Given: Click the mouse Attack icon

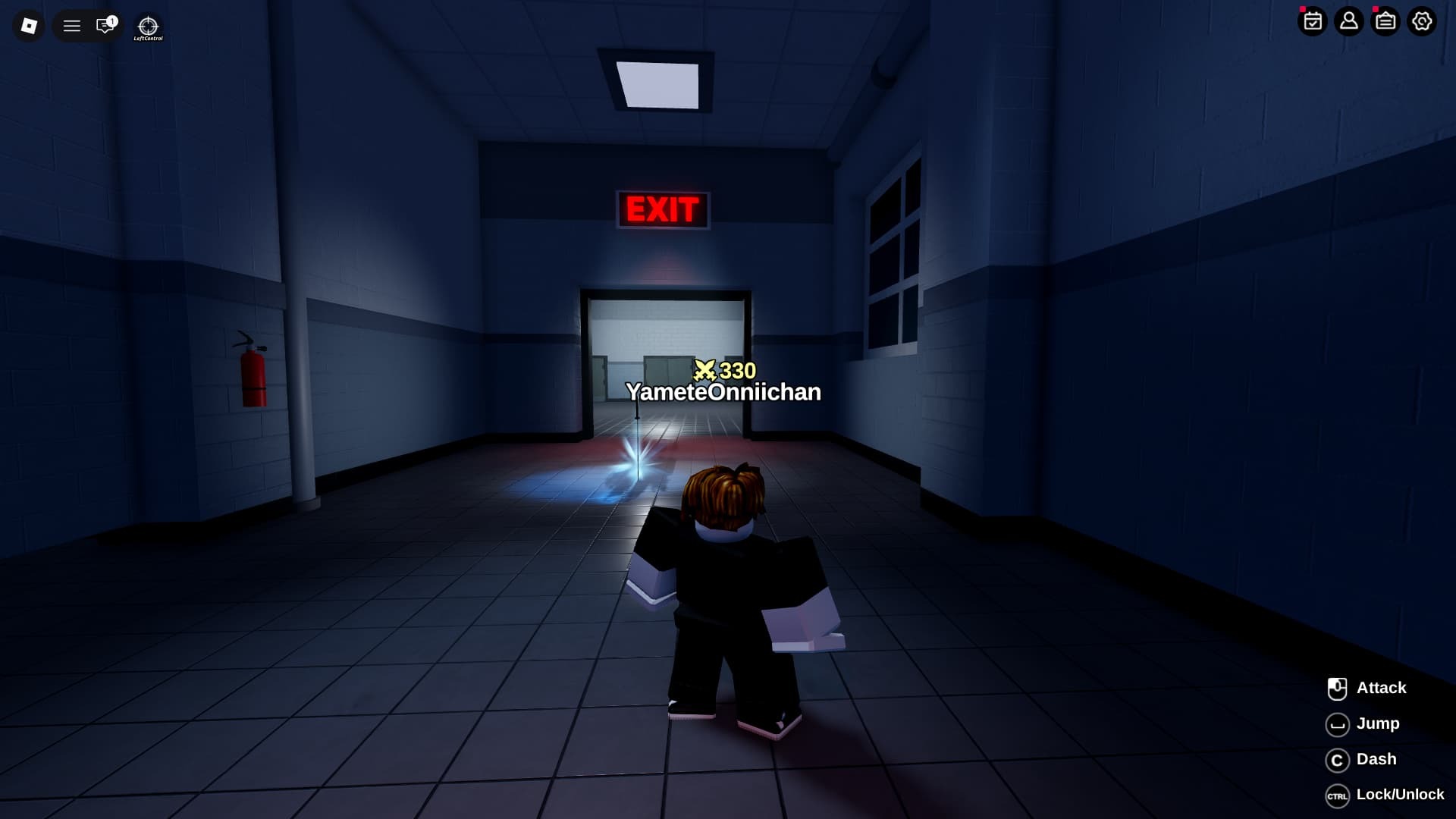Looking at the screenshot, I should tap(1338, 688).
